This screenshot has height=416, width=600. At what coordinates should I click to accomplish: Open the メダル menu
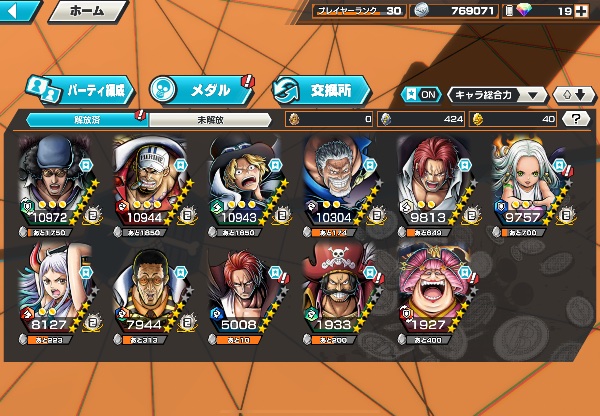click(201, 89)
